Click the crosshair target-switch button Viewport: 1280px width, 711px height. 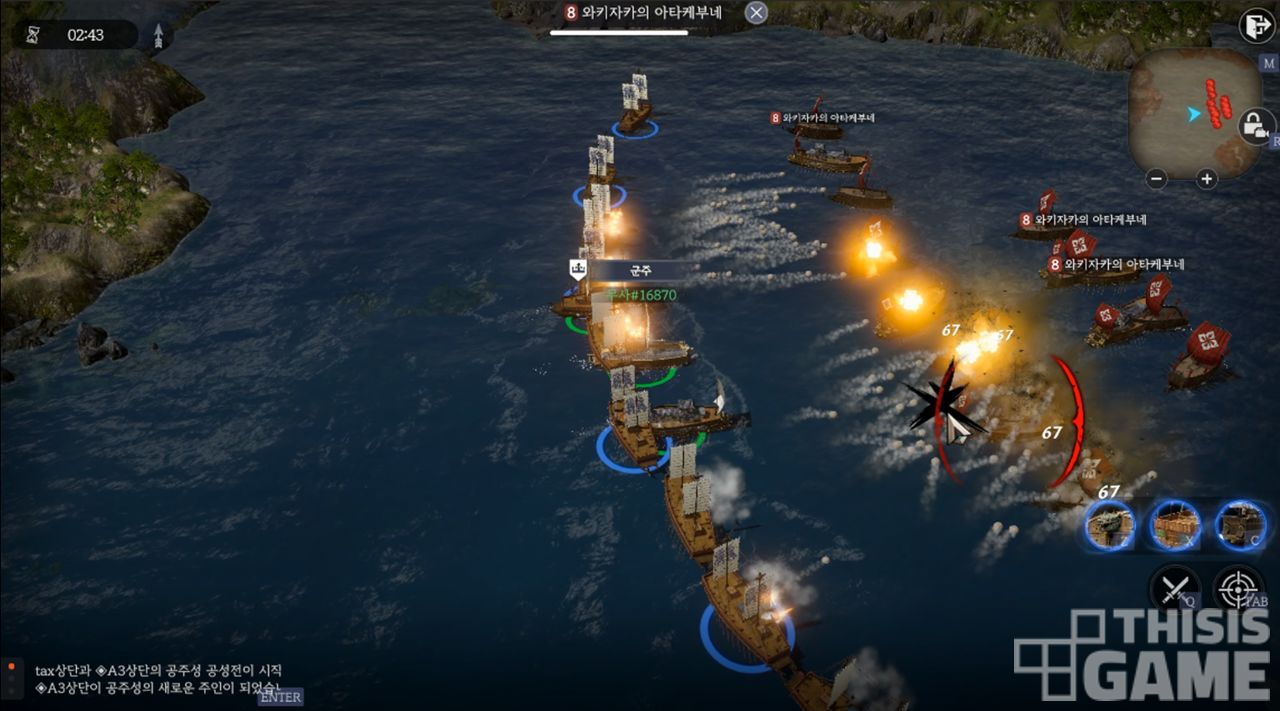pyautogui.click(x=1238, y=588)
